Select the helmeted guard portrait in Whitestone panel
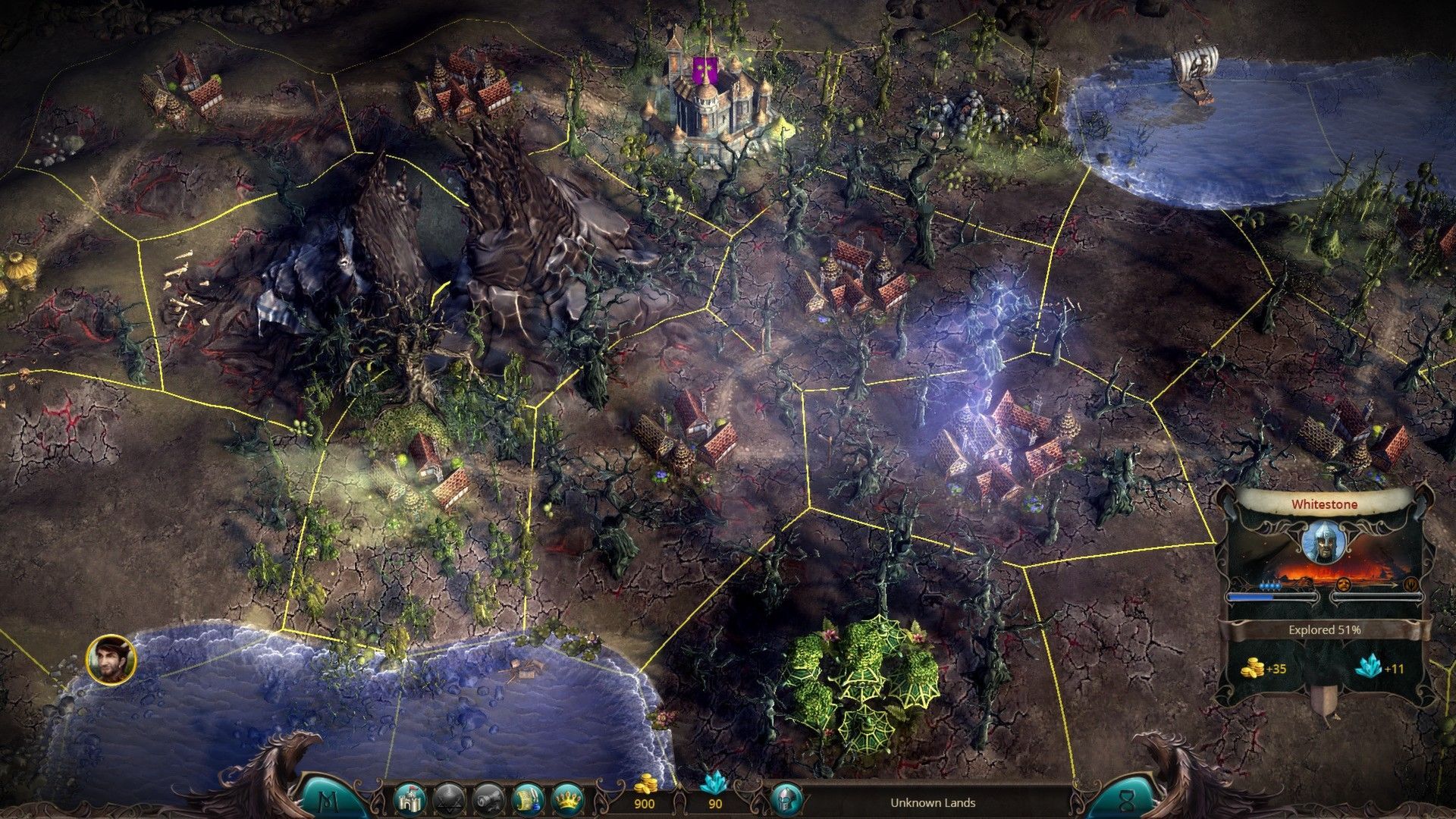Screen dimensions: 1456x819 pyautogui.click(x=1324, y=541)
